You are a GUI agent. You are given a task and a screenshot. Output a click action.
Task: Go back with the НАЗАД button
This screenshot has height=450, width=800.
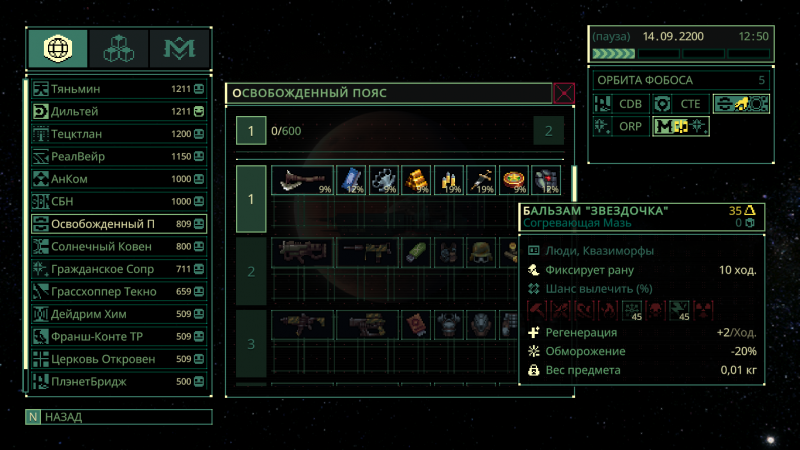(118, 417)
